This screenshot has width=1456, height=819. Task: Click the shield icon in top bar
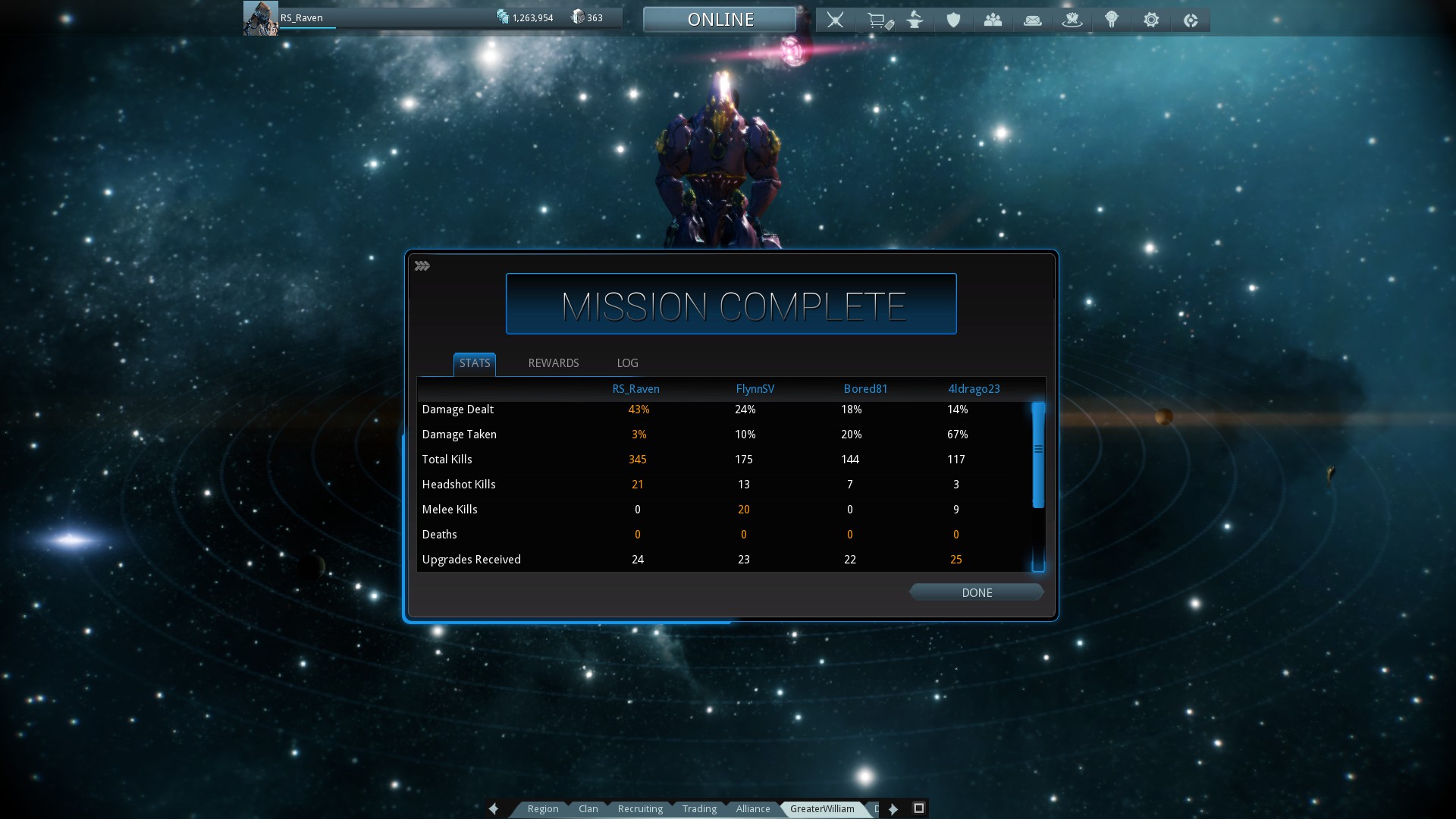pyautogui.click(x=953, y=20)
